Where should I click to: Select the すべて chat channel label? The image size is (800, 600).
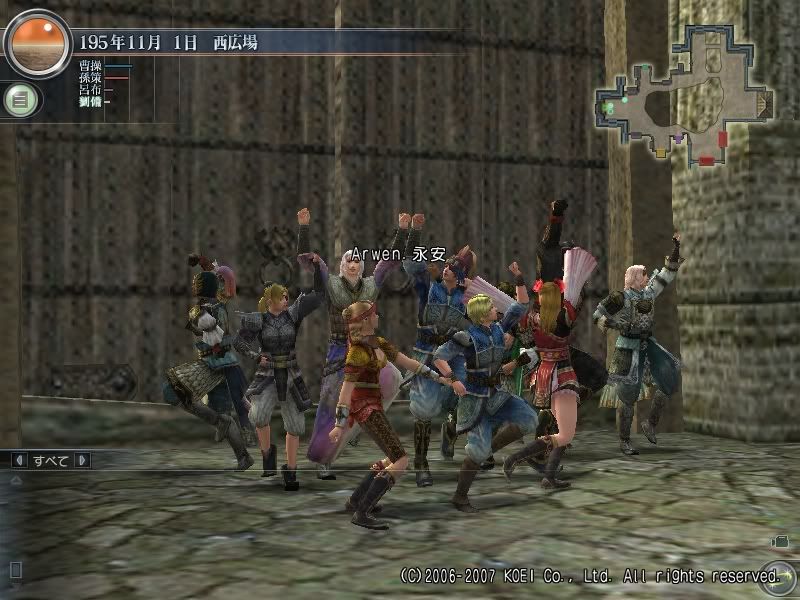coord(50,461)
